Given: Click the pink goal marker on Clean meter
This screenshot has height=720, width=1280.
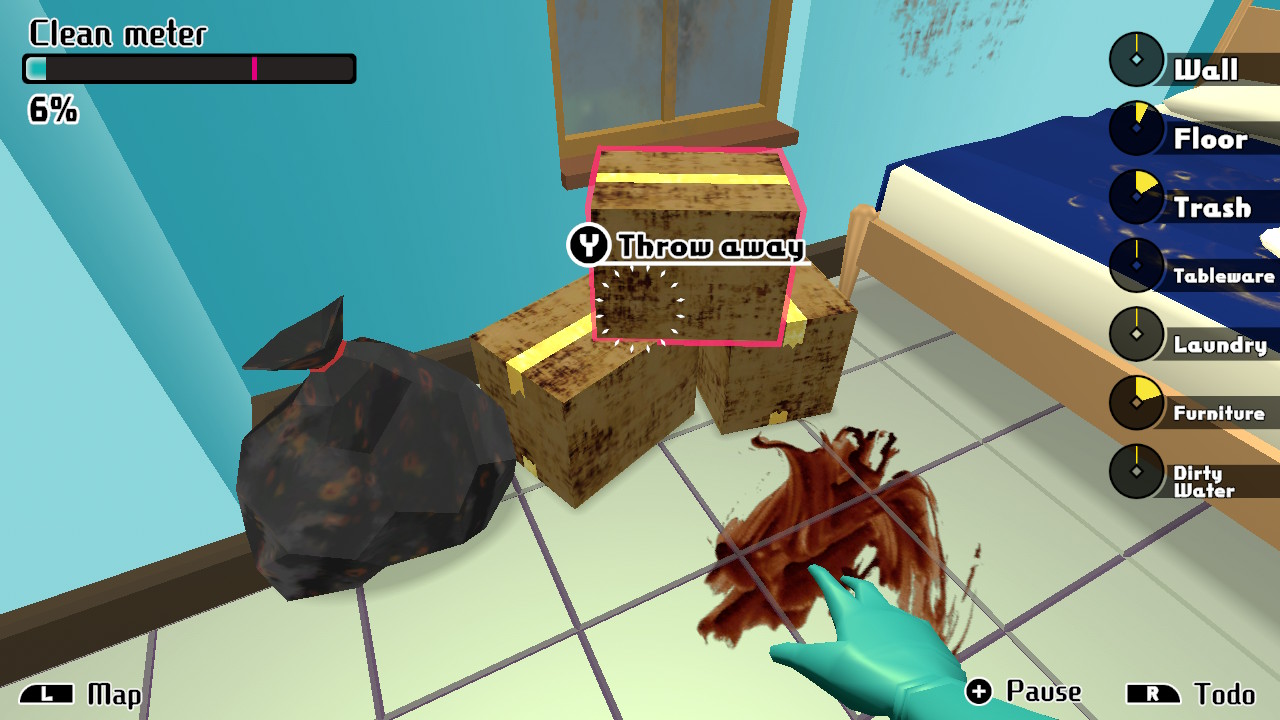Looking at the screenshot, I should click(x=257, y=67).
